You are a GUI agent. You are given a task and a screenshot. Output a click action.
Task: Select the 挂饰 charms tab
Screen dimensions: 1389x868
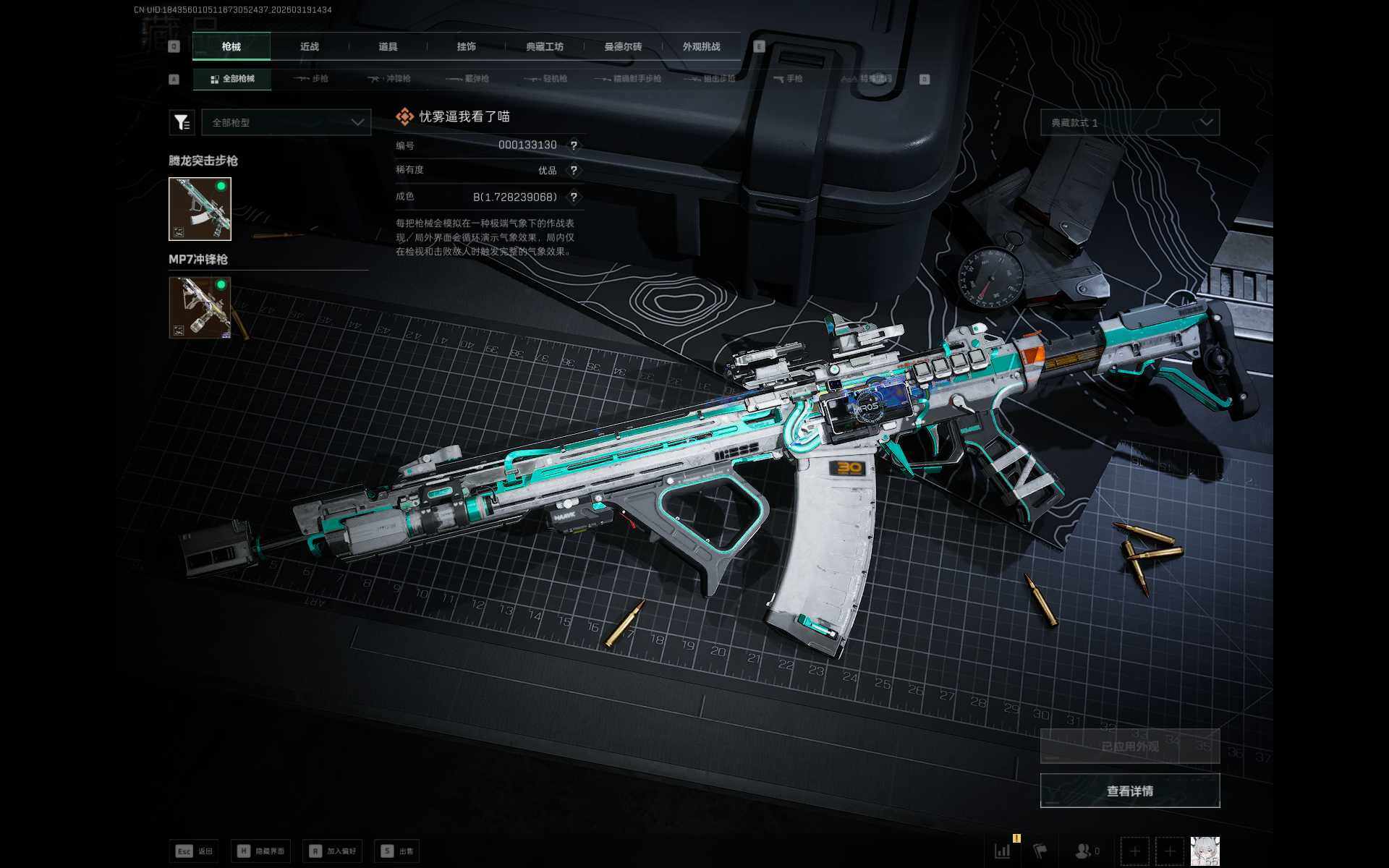pos(466,46)
